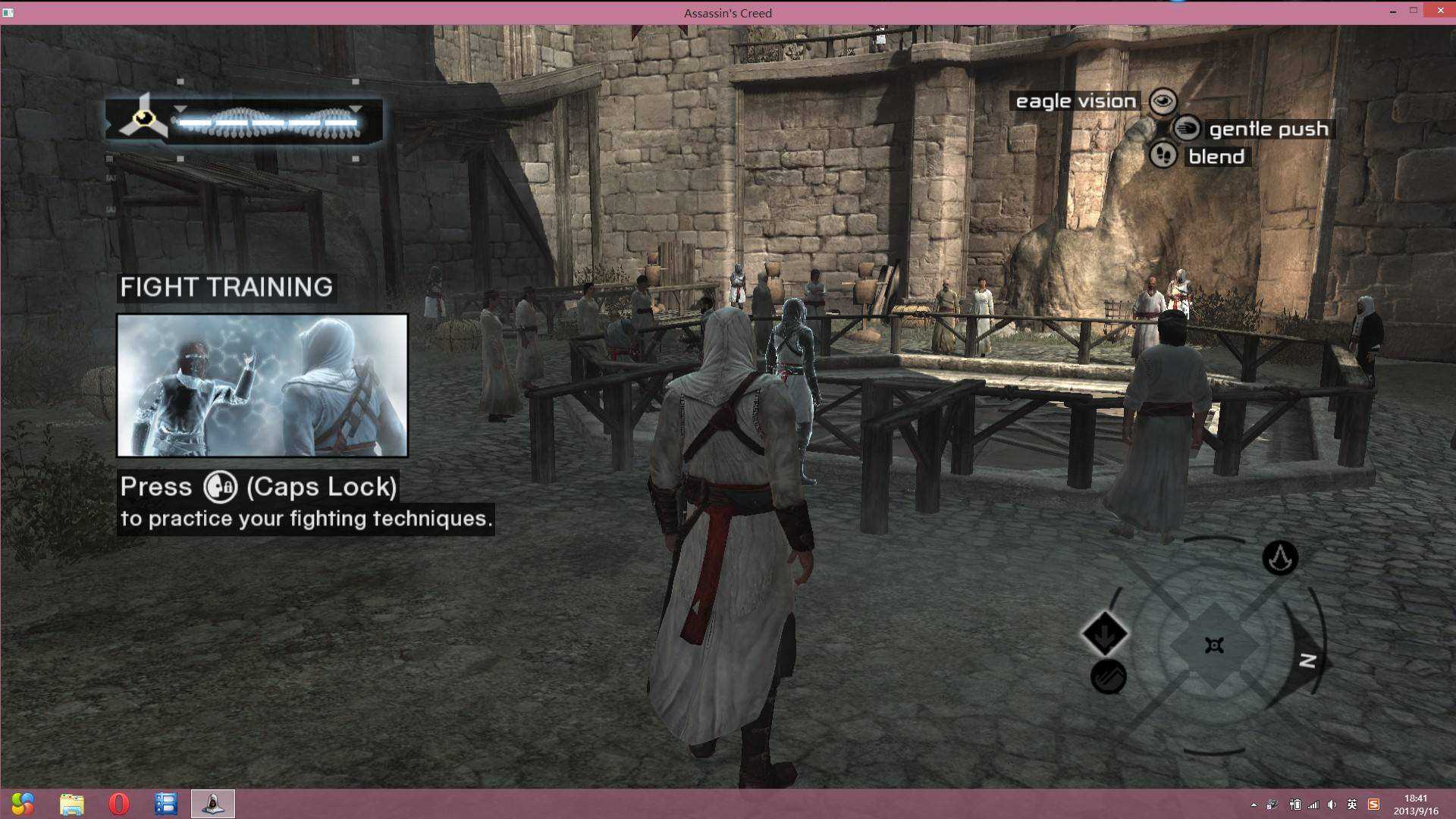The width and height of the screenshot is (1456, 819).
Task: Select the Assassin insignia marker on minimap
Action: 1280,558
